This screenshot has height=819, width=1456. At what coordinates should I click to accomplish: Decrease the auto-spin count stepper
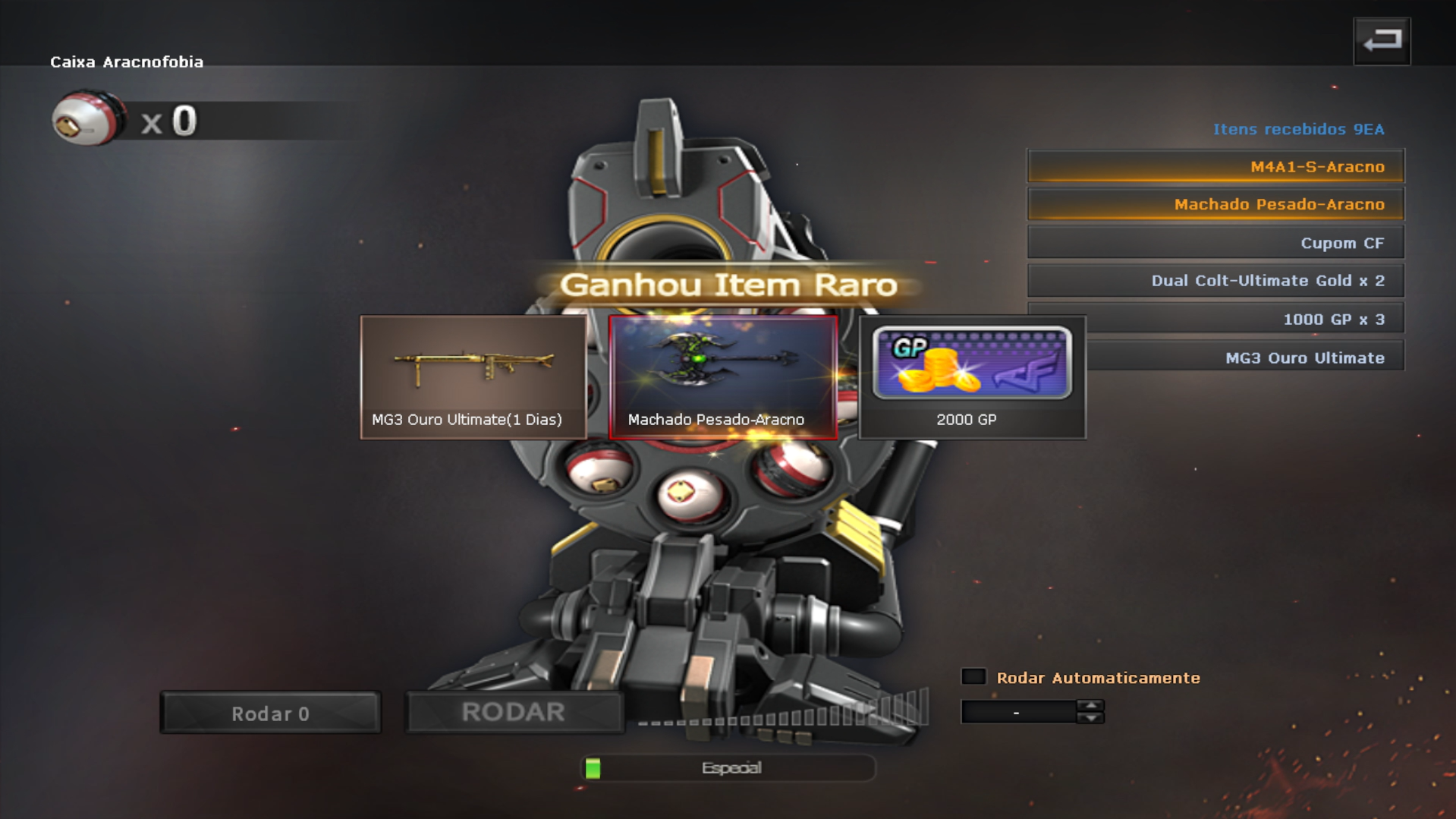click(1090, 718)
